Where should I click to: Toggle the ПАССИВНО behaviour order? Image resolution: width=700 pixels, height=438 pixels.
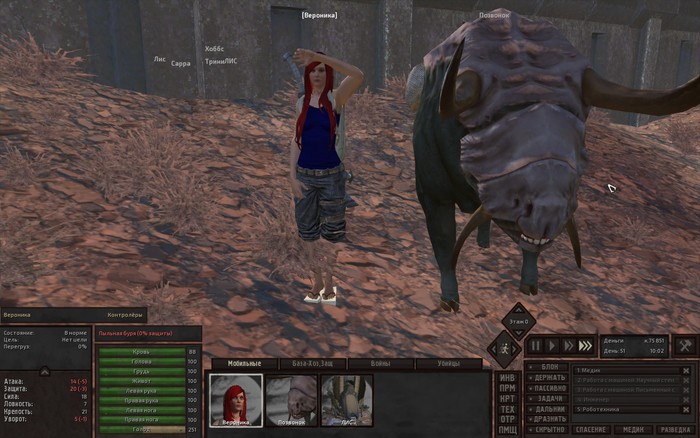549,388
